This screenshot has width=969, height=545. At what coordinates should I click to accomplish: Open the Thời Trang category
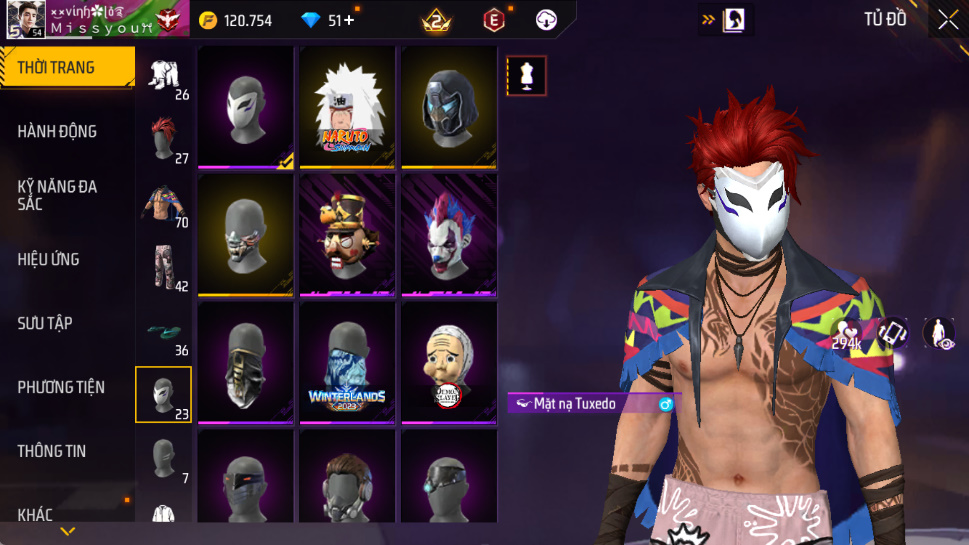coord(66,68)
